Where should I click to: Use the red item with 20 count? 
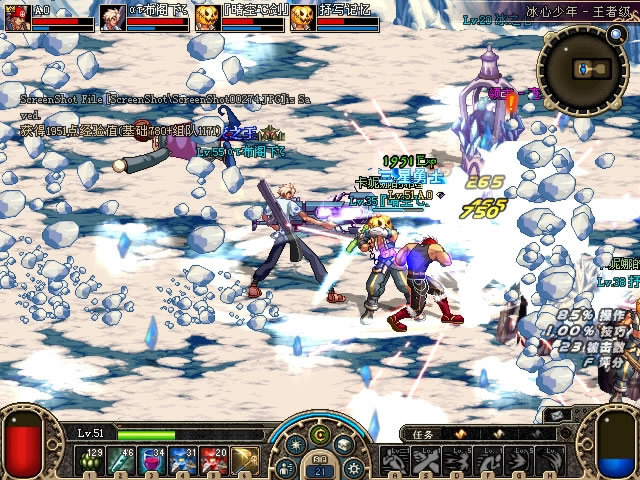coord(214,460)
